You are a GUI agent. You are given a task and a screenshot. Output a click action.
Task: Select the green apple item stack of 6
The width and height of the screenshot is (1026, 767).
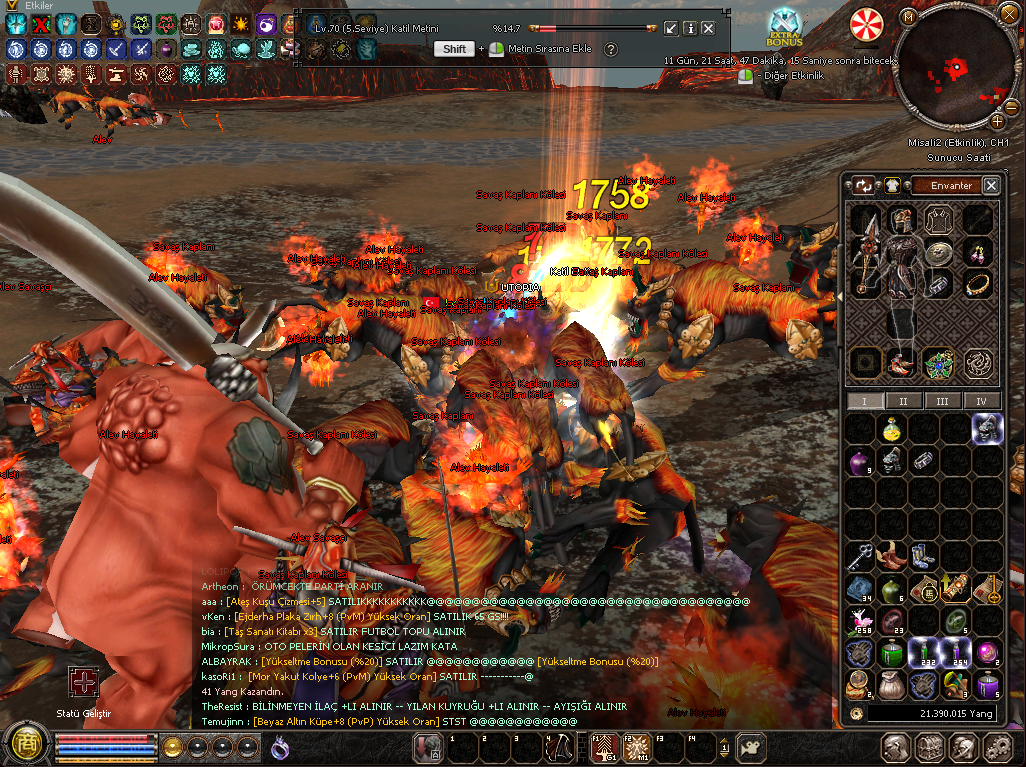(892, 589)
